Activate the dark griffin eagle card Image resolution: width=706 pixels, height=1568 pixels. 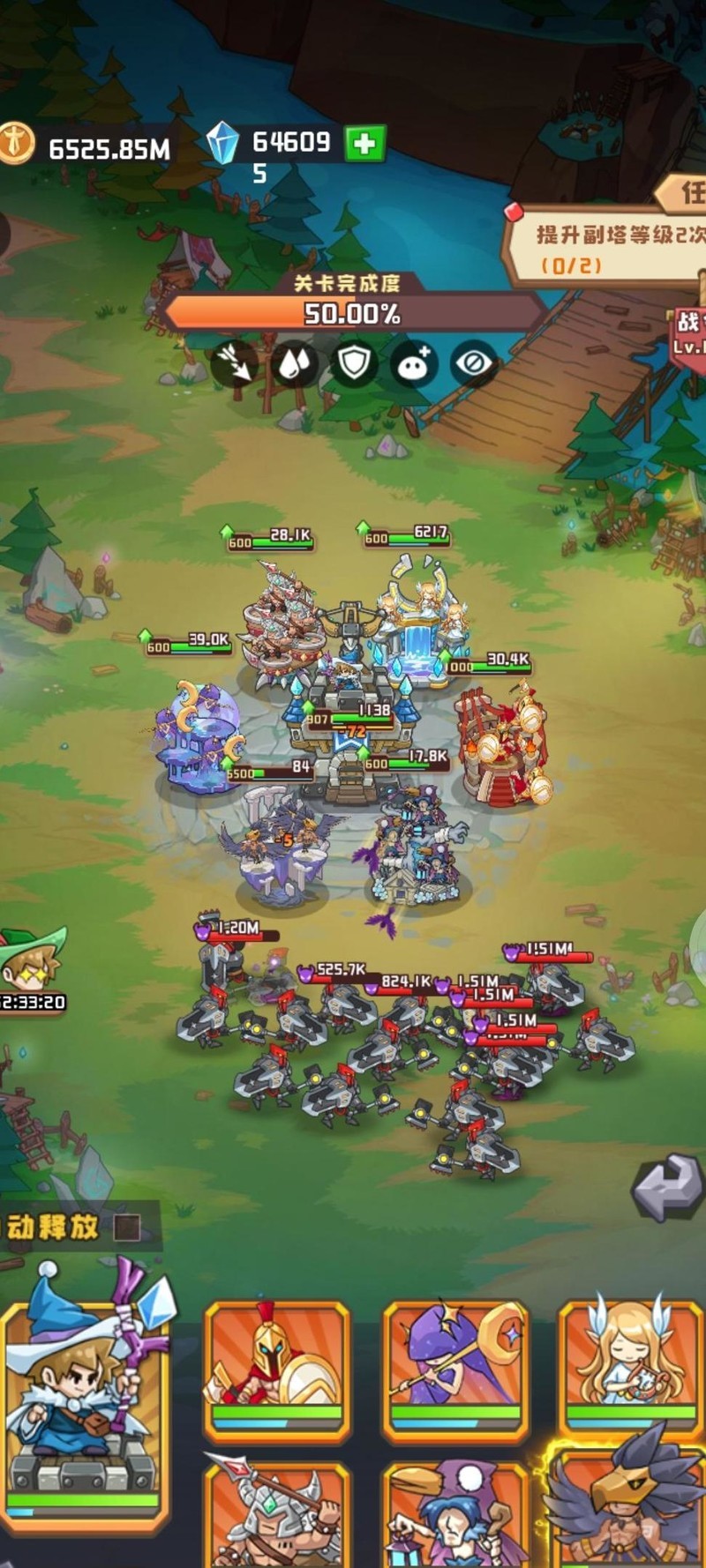(631, 1508)
